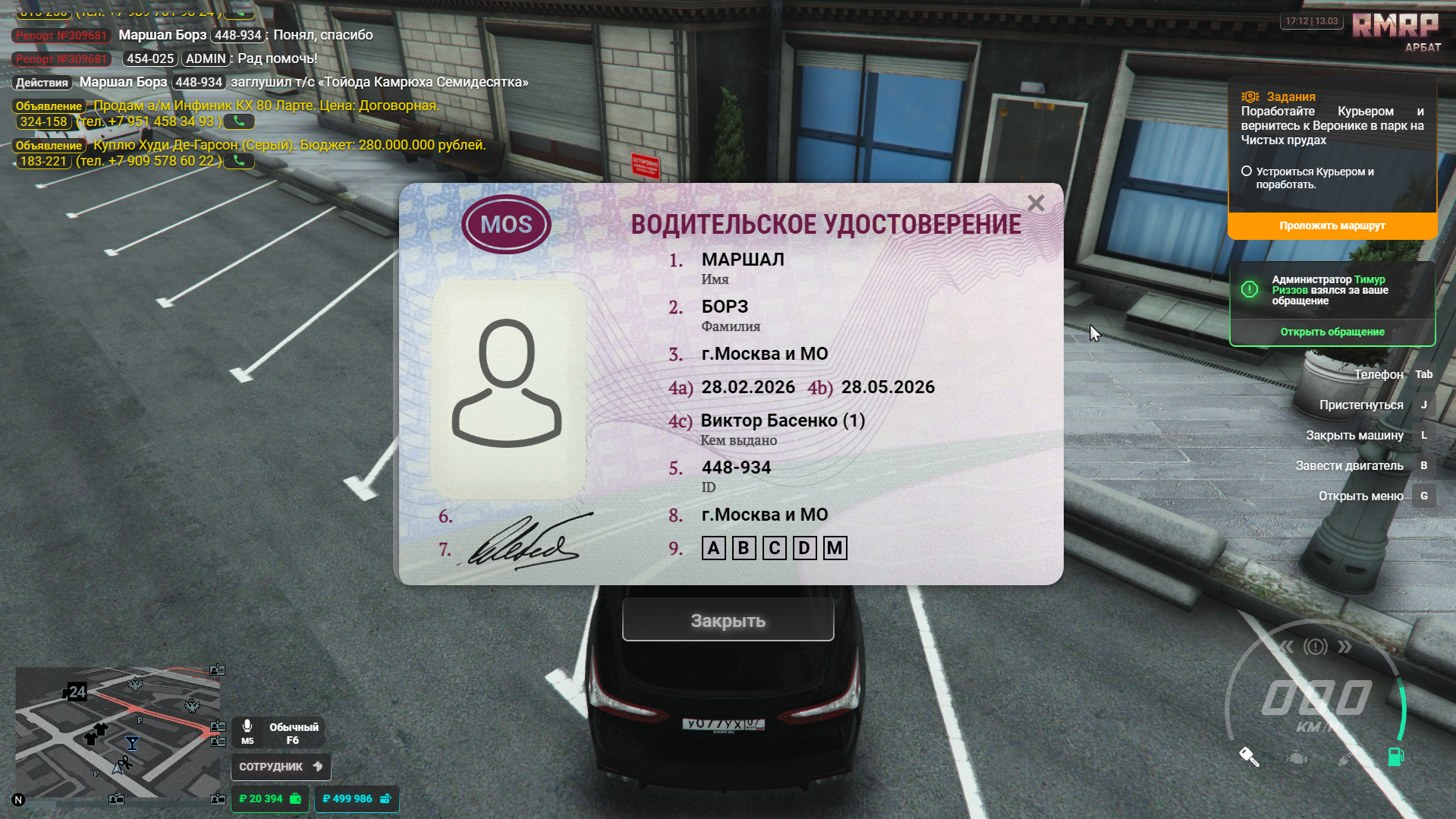
Task: Open the request via Открыть обращение
Action: click(x=1332, y=332)
